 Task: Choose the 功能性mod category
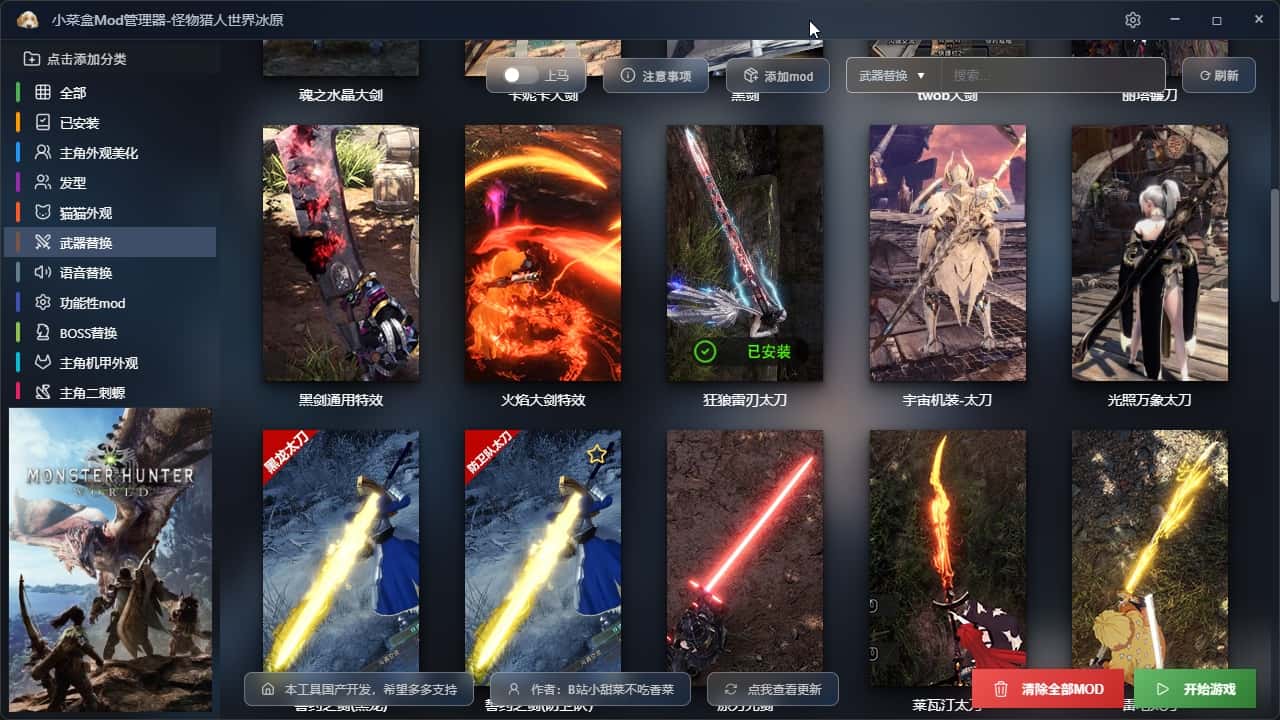click(x=92, y=303)
